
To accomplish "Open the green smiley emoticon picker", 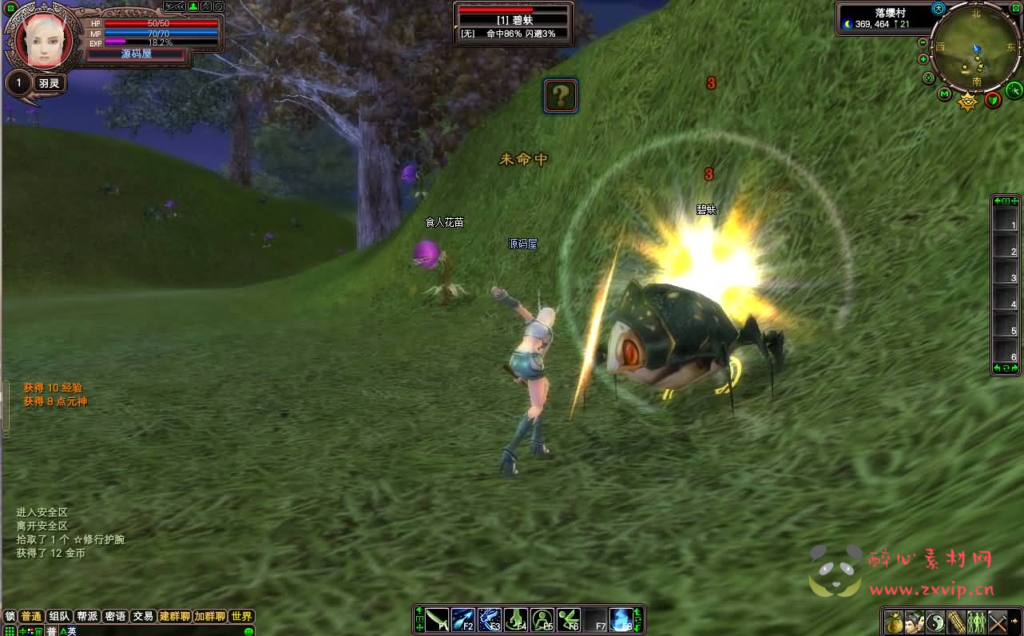I will tap(248, 631).
